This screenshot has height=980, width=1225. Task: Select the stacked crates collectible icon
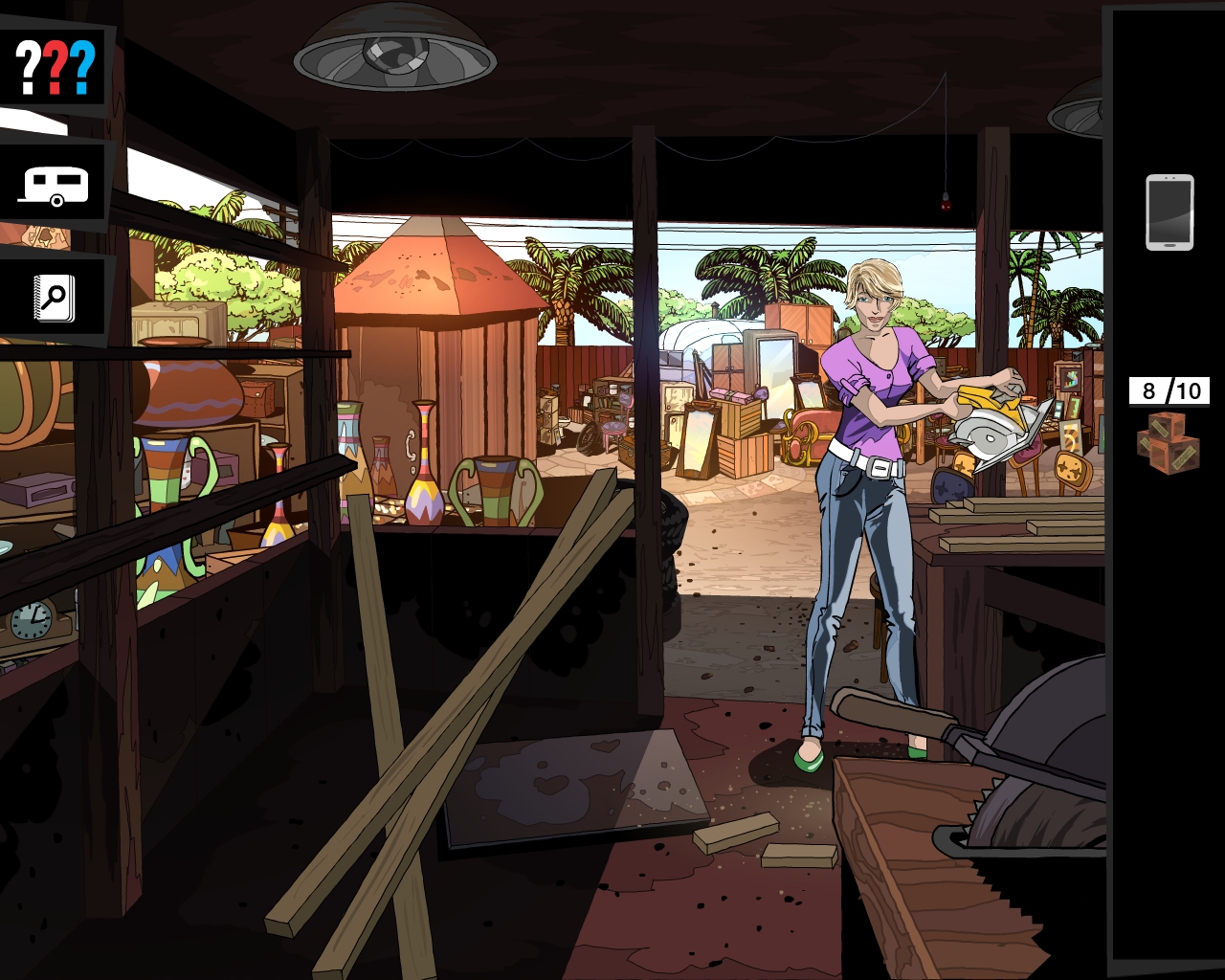pyautogui.click(x=1168, y=443)
